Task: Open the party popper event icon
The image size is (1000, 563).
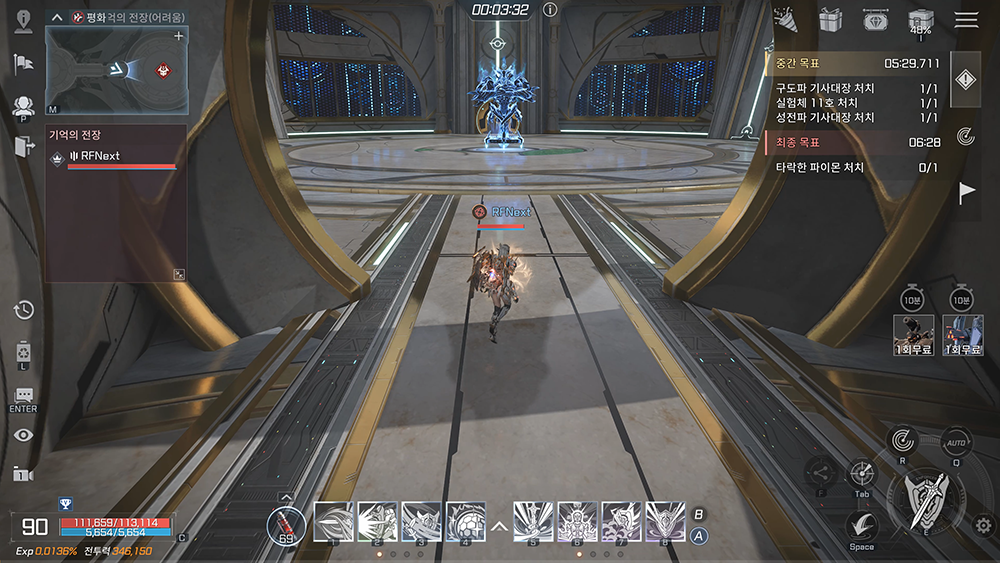Action: point(785,17)
